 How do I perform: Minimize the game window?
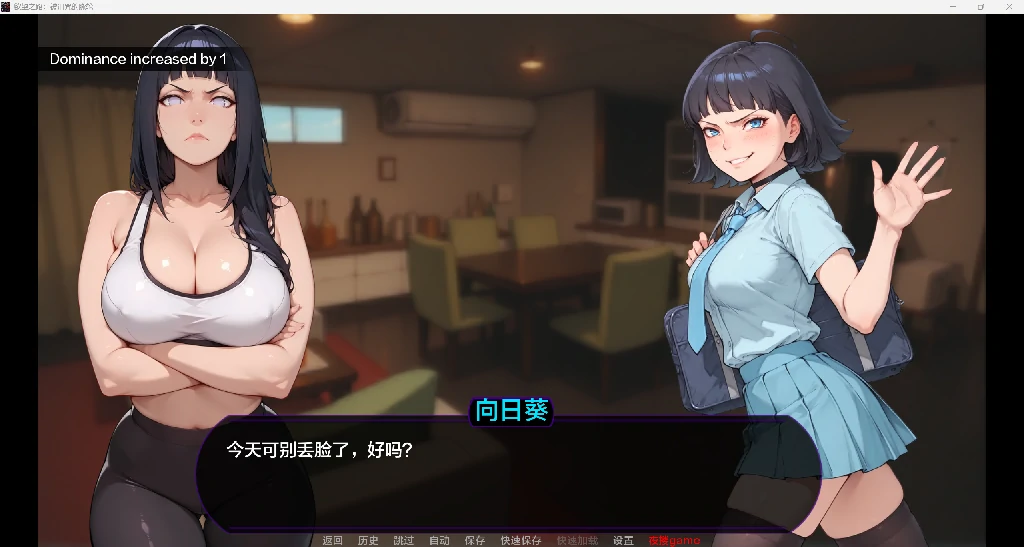[x=951, y=6]
